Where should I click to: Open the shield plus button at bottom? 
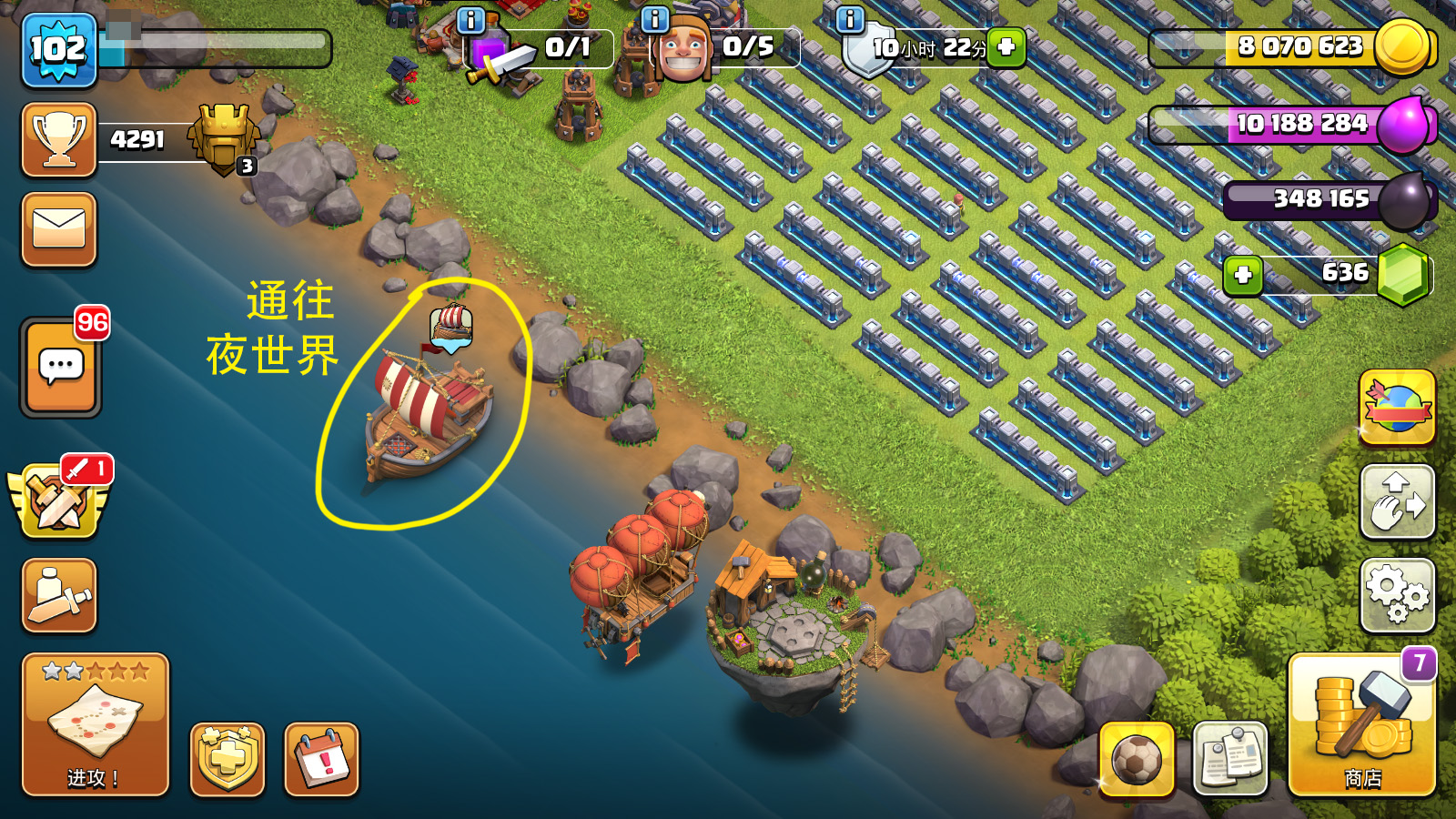227,759
